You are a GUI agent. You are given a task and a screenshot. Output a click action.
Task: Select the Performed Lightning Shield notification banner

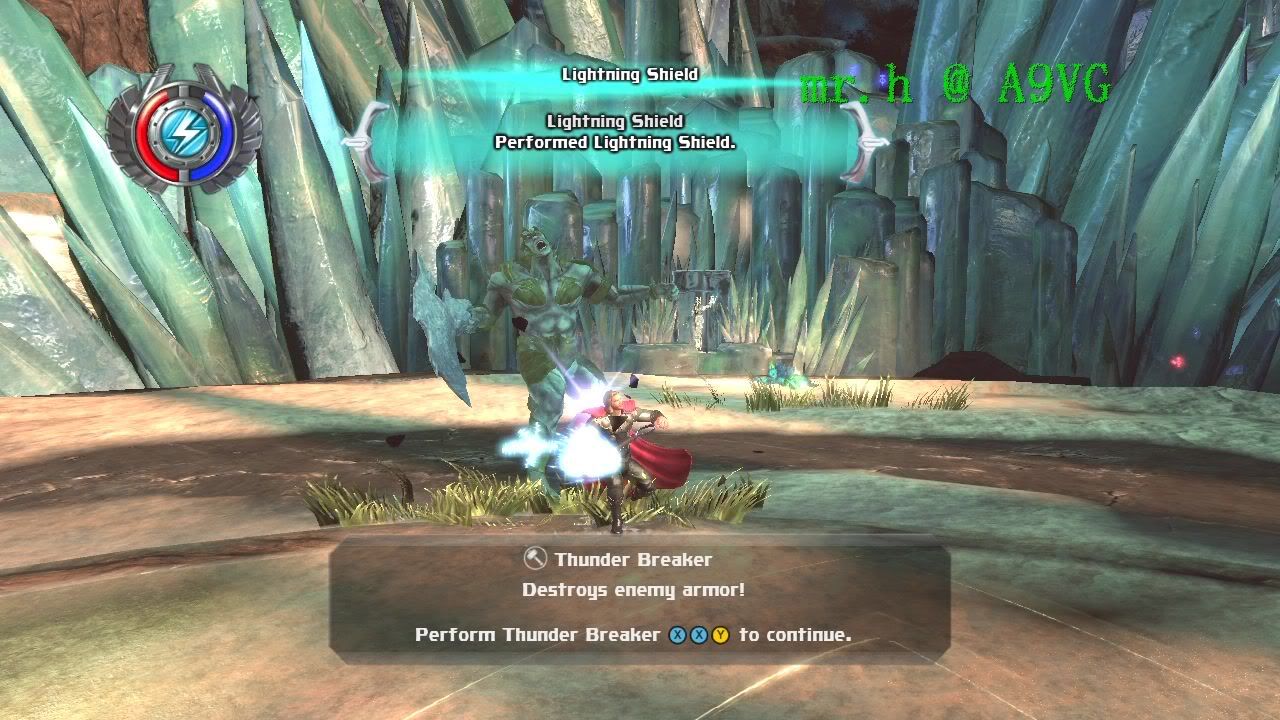615,133
